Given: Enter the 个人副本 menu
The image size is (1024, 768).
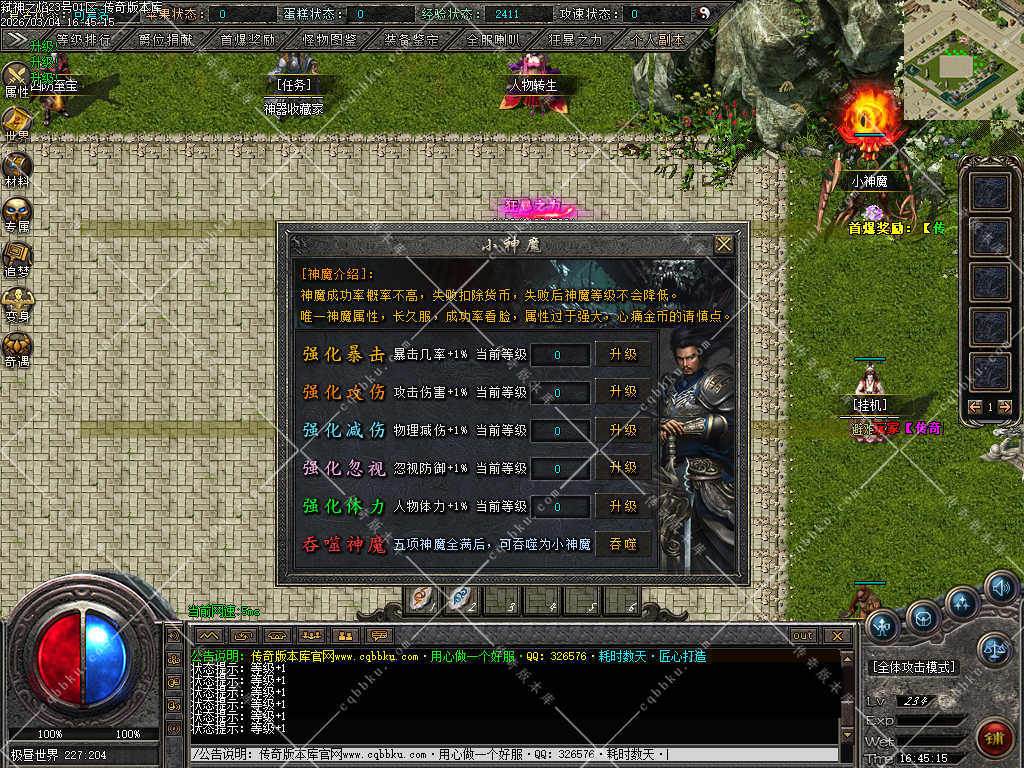Looking at the screenshot, I should click(657, 41).
